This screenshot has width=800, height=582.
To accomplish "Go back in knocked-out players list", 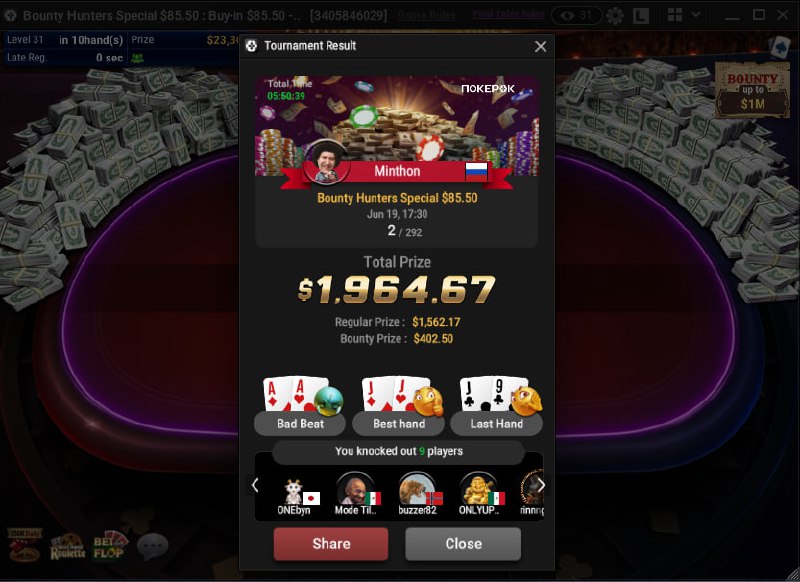I will (x=256, y=485).
